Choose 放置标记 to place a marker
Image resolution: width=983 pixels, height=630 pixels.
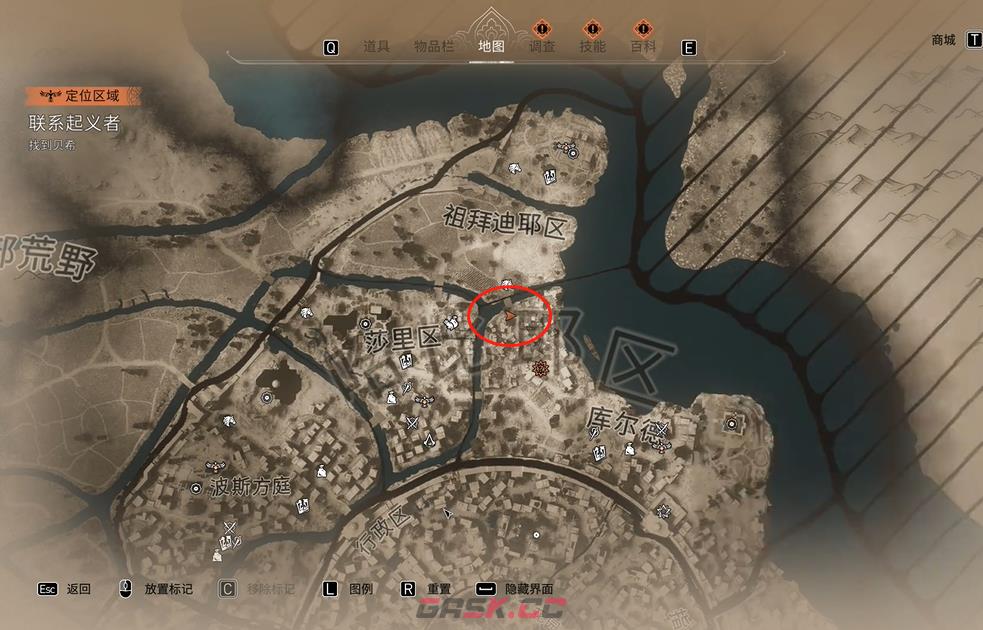(x=168, y=589)
